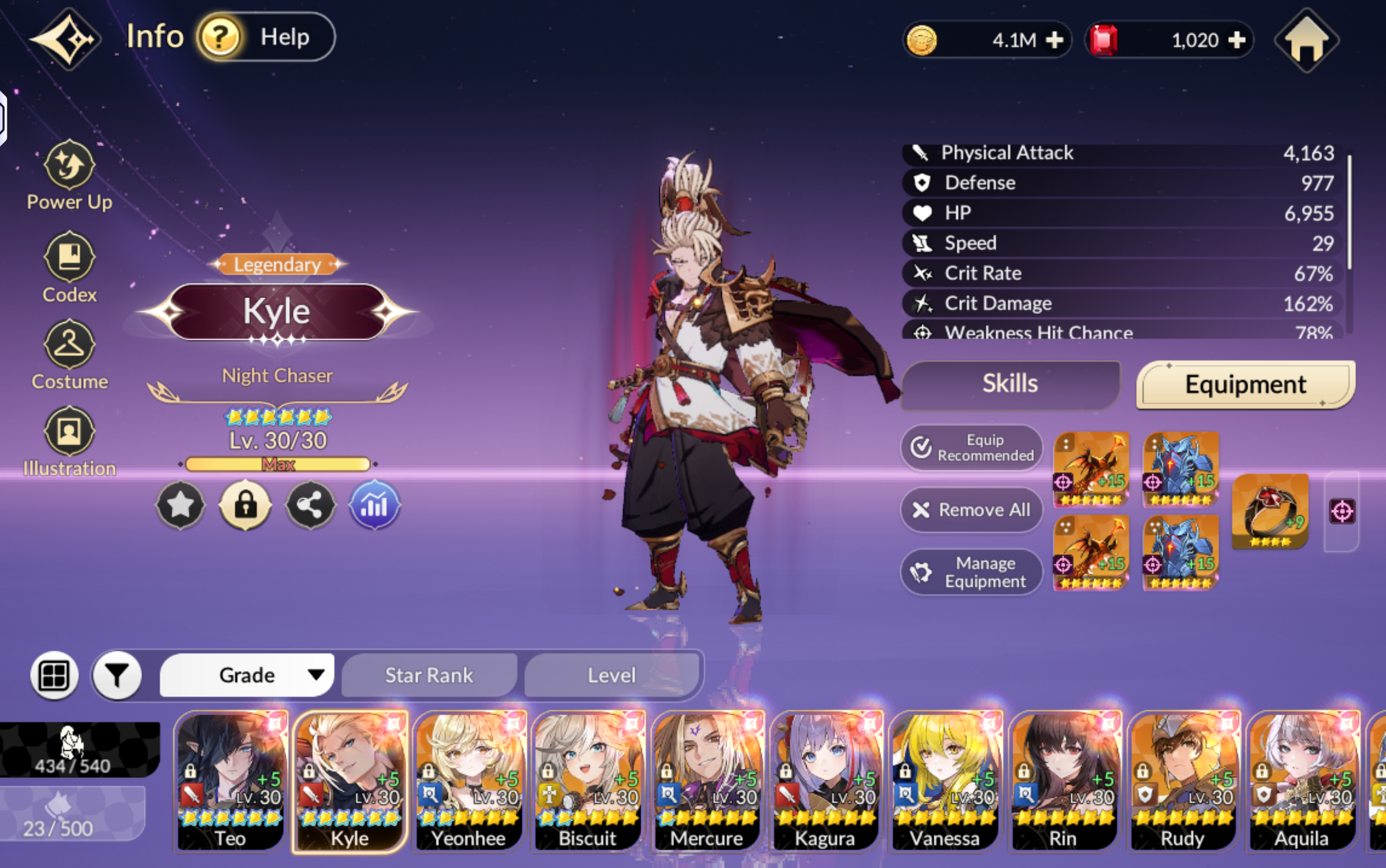The height and width of the screenshot is (868, 1386).
Task: Open the Grade sort dropdown
Action: tap(247, 675)
